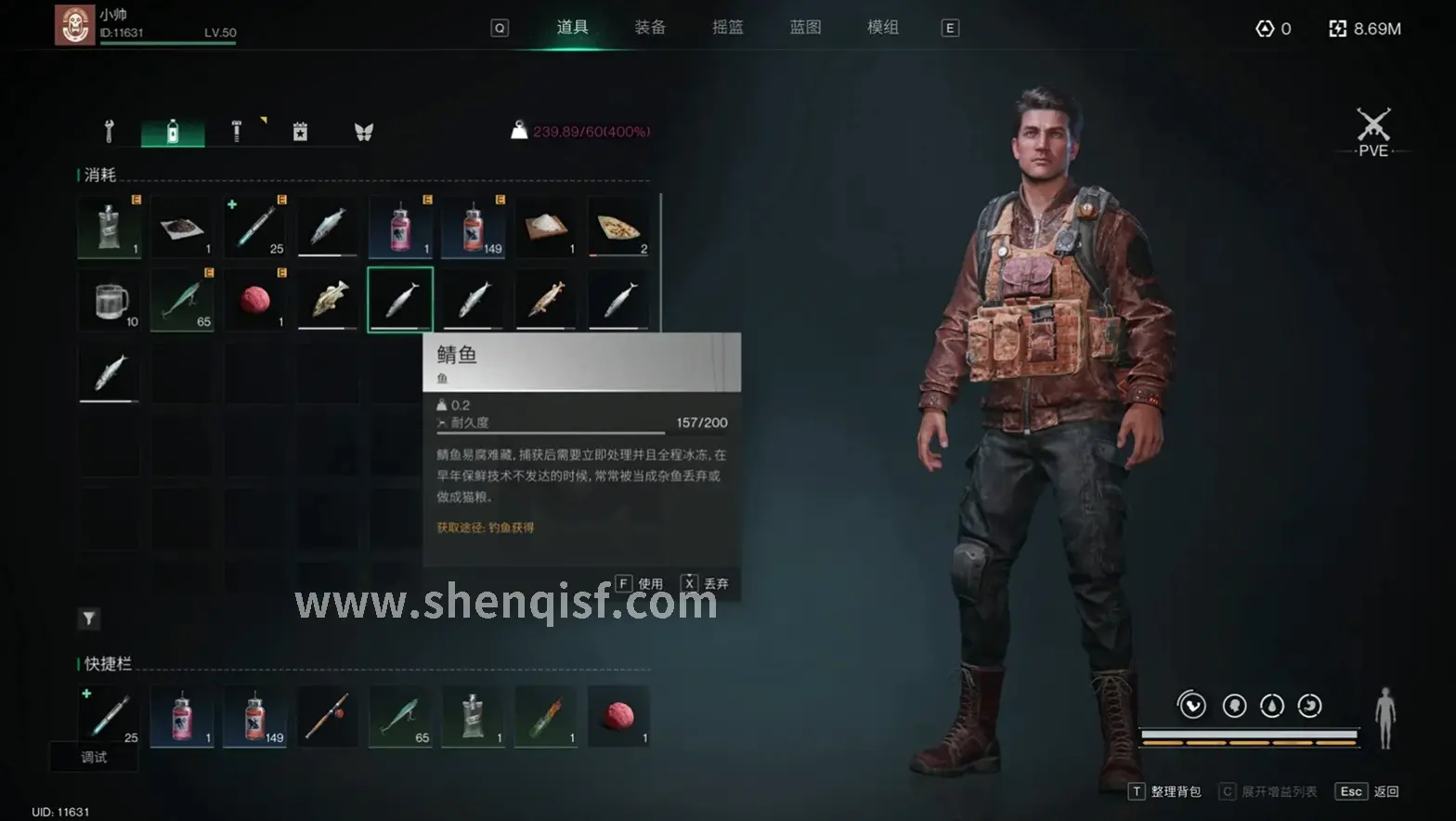This screenshot has height=821, width=1456.
Task: Use the 鲭鱼 via the 使用 button
Action: click(x=640, y=584)
